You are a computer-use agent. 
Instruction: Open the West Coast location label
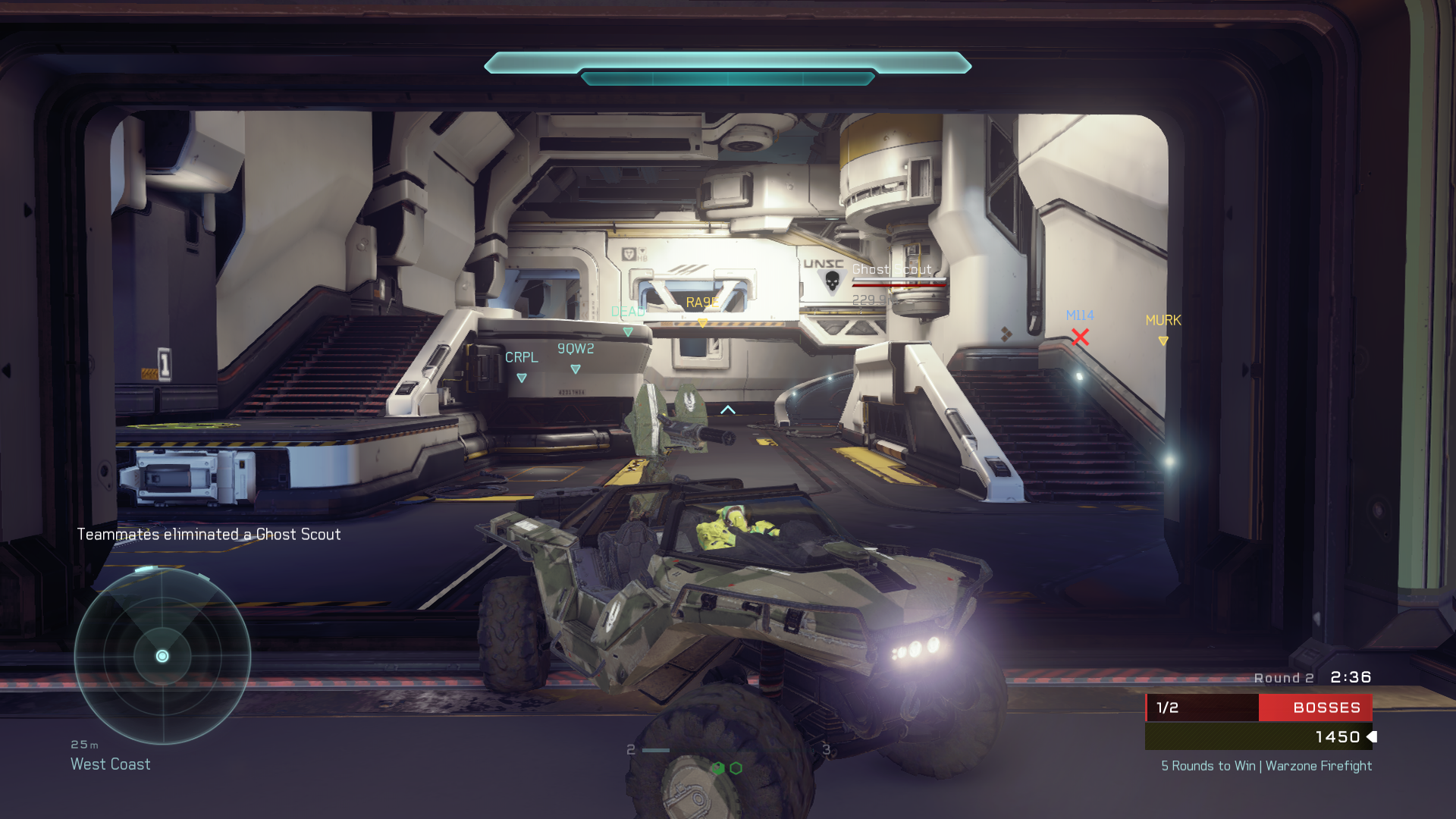click(x=110, y=764)
